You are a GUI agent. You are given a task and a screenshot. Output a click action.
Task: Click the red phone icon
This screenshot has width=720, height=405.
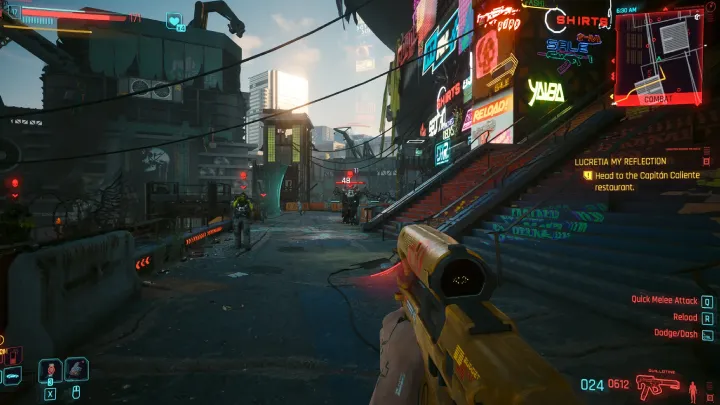coord(14,355)
